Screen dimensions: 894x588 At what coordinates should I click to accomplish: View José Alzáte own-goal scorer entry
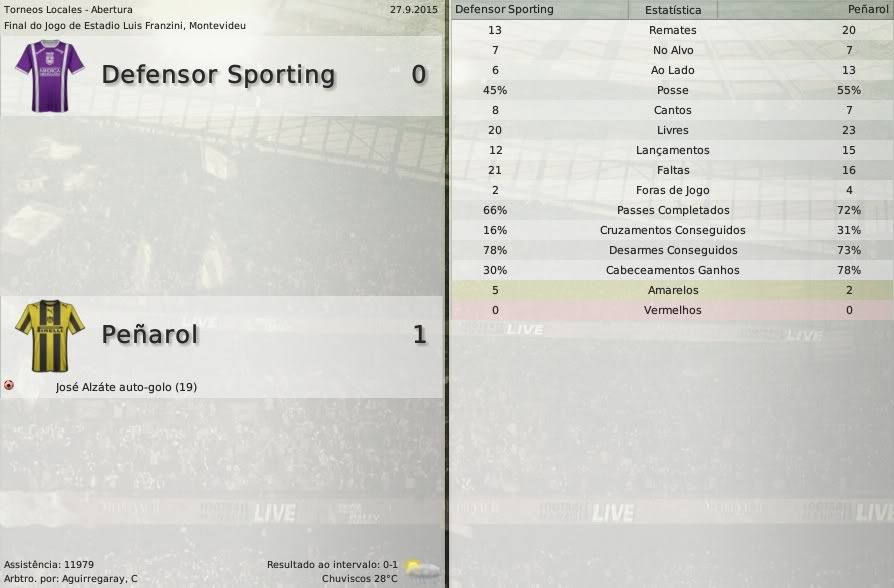pyautogui.click(x=126, y=387)
